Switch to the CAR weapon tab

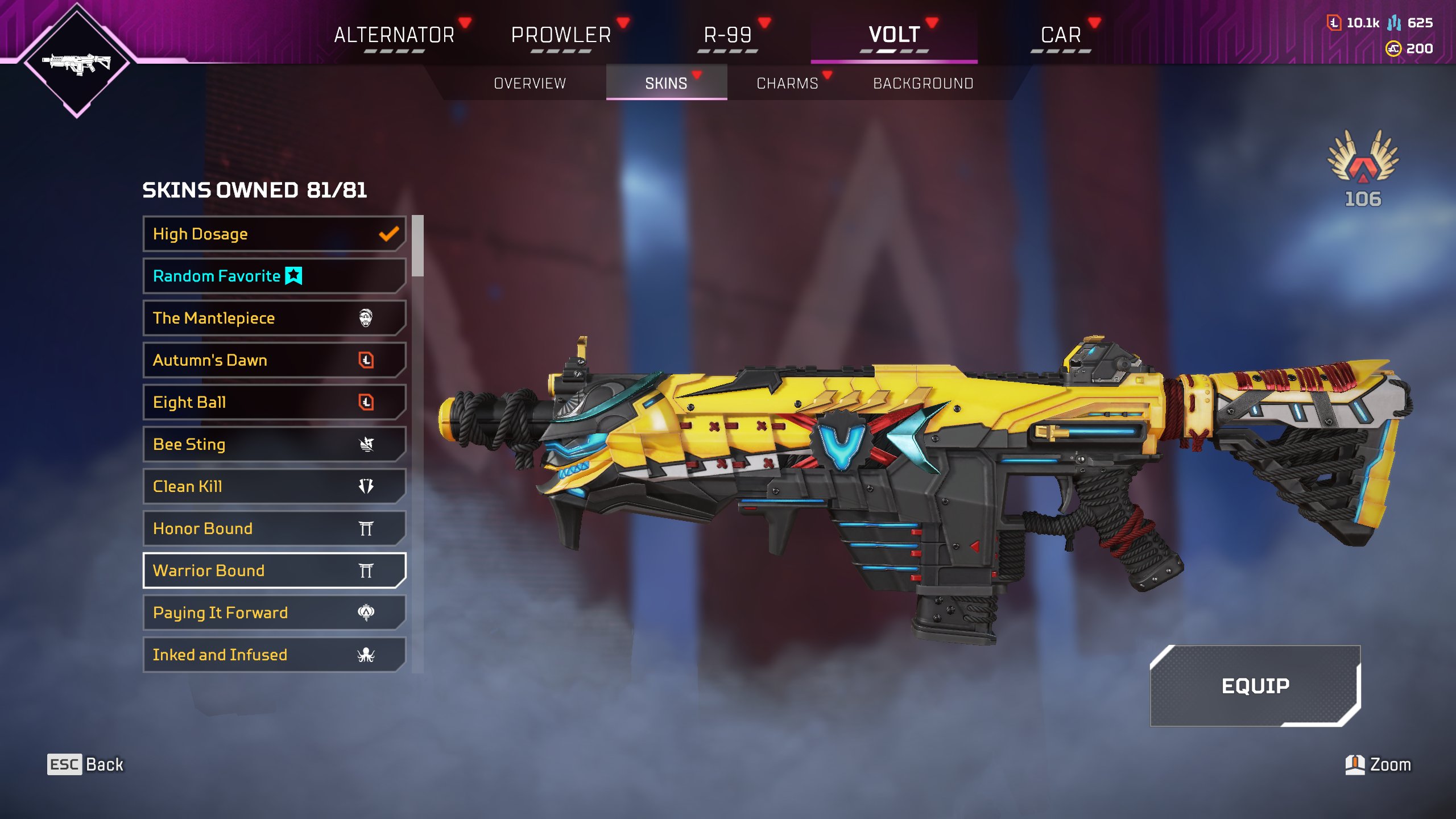[1061, 35]
